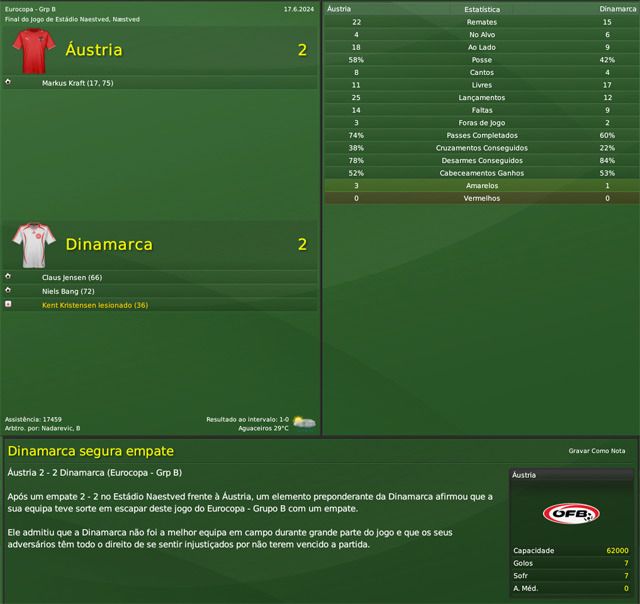Click the ÖFB federation logo
The width and height of the screenshot is (640, 604).
[x=571, y=514]
